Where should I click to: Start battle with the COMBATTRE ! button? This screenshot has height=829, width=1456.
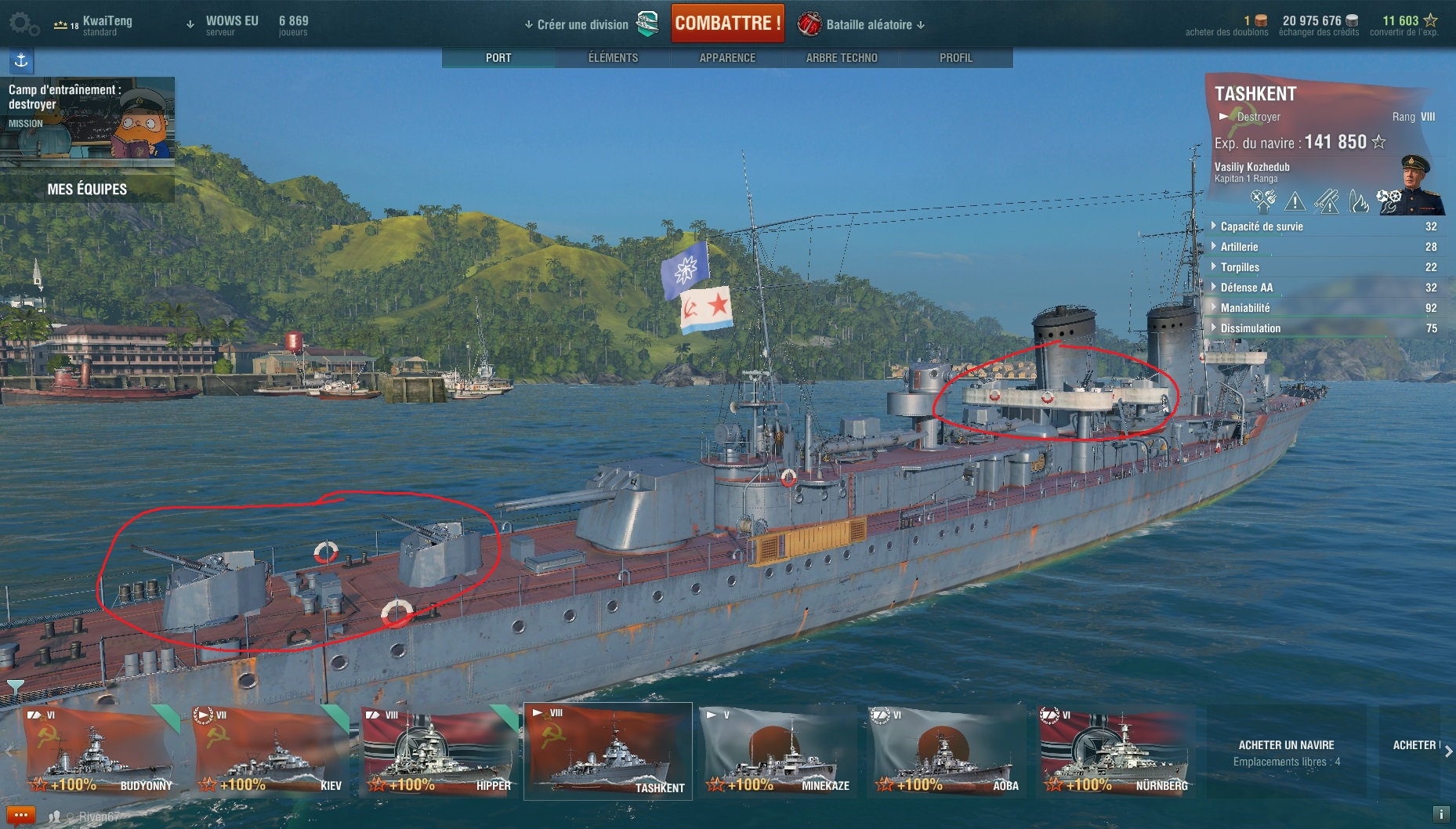727,24
